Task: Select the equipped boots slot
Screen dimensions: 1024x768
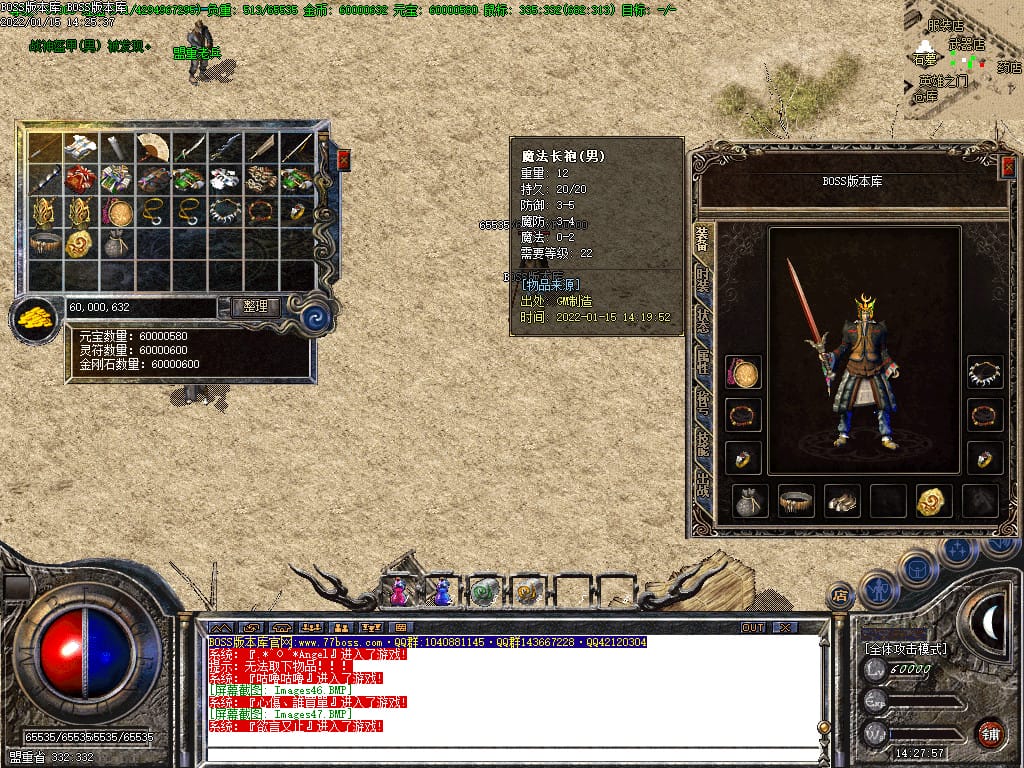Action: (x=842, y=501)
